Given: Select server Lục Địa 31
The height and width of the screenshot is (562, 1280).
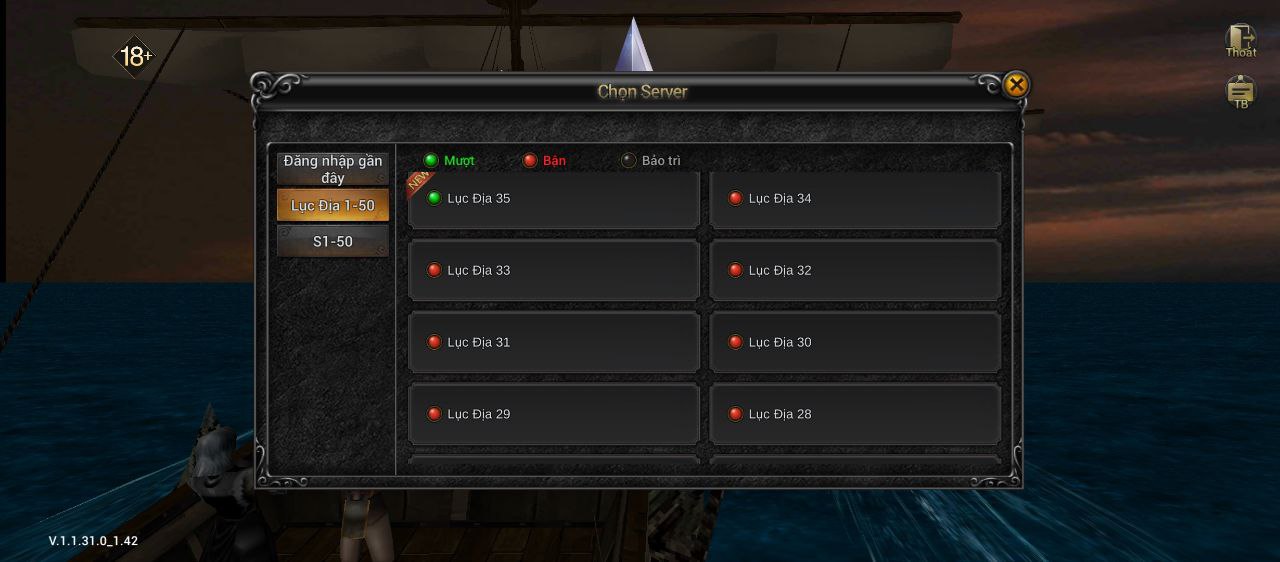Looking at the screenshot, I should pyautogui.click(x=553, y=342).
